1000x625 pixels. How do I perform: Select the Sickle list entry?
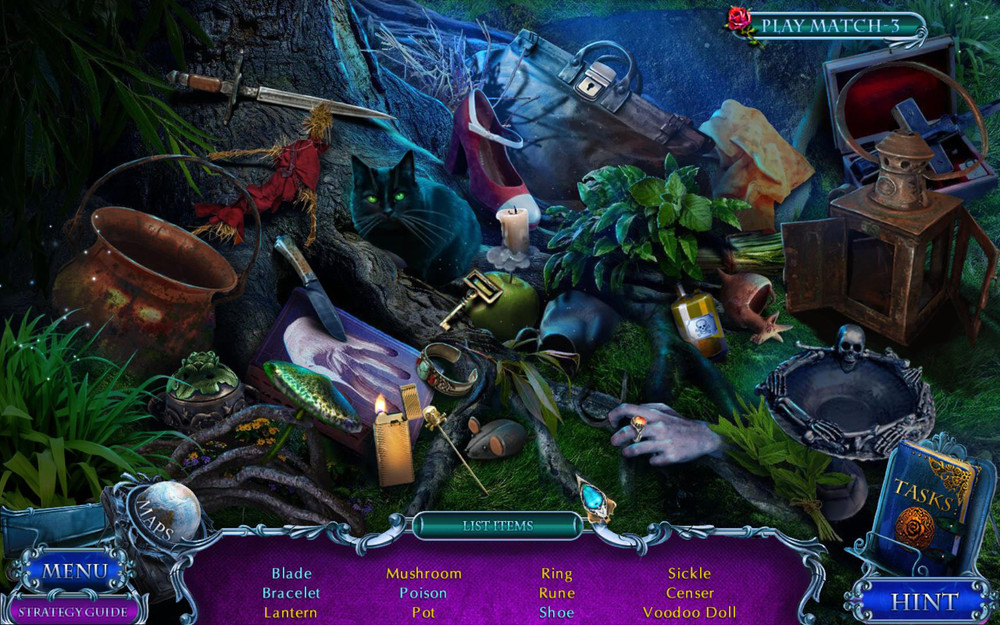[x=689, y=573]
